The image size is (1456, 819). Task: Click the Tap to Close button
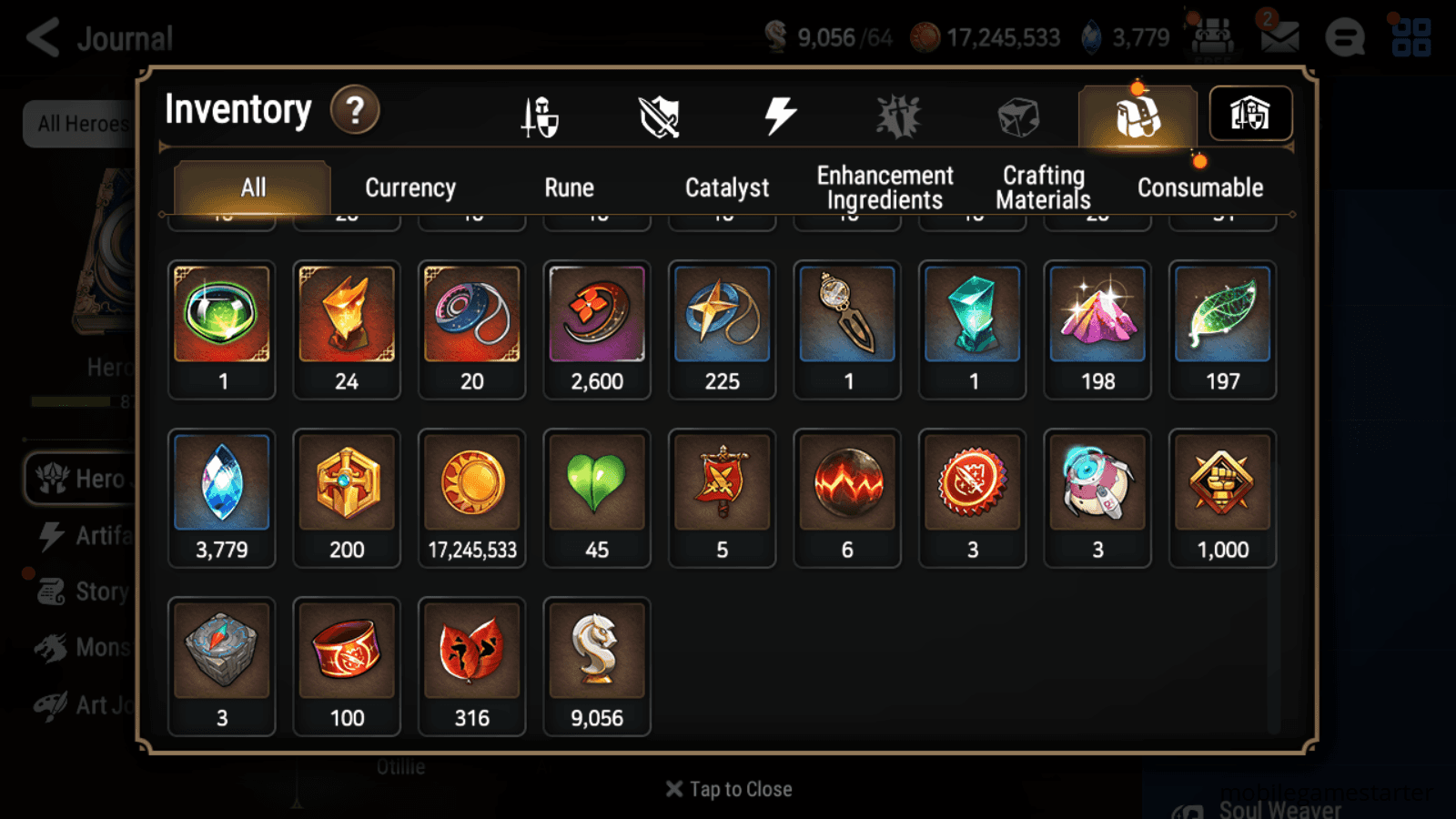click(728, 788)
